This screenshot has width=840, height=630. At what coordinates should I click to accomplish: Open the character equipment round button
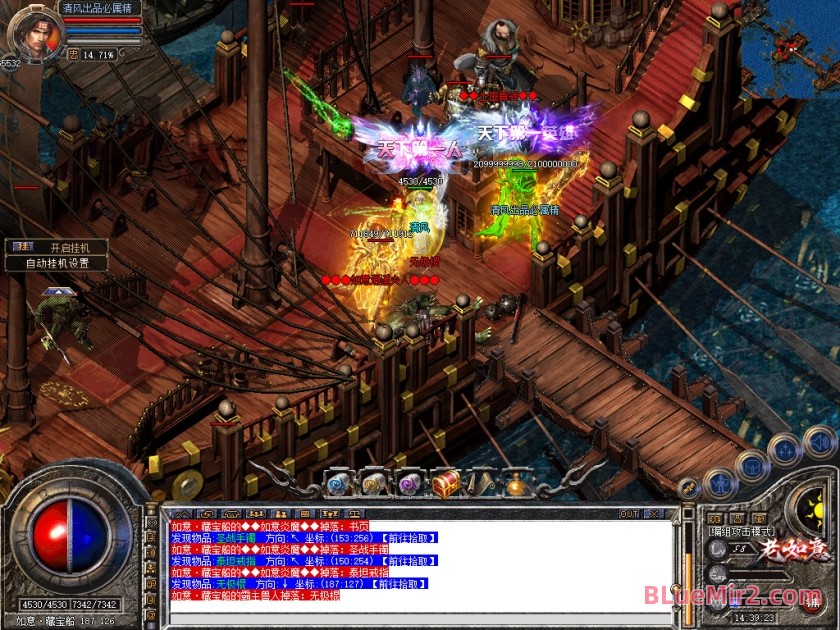[x=719, y=484]
